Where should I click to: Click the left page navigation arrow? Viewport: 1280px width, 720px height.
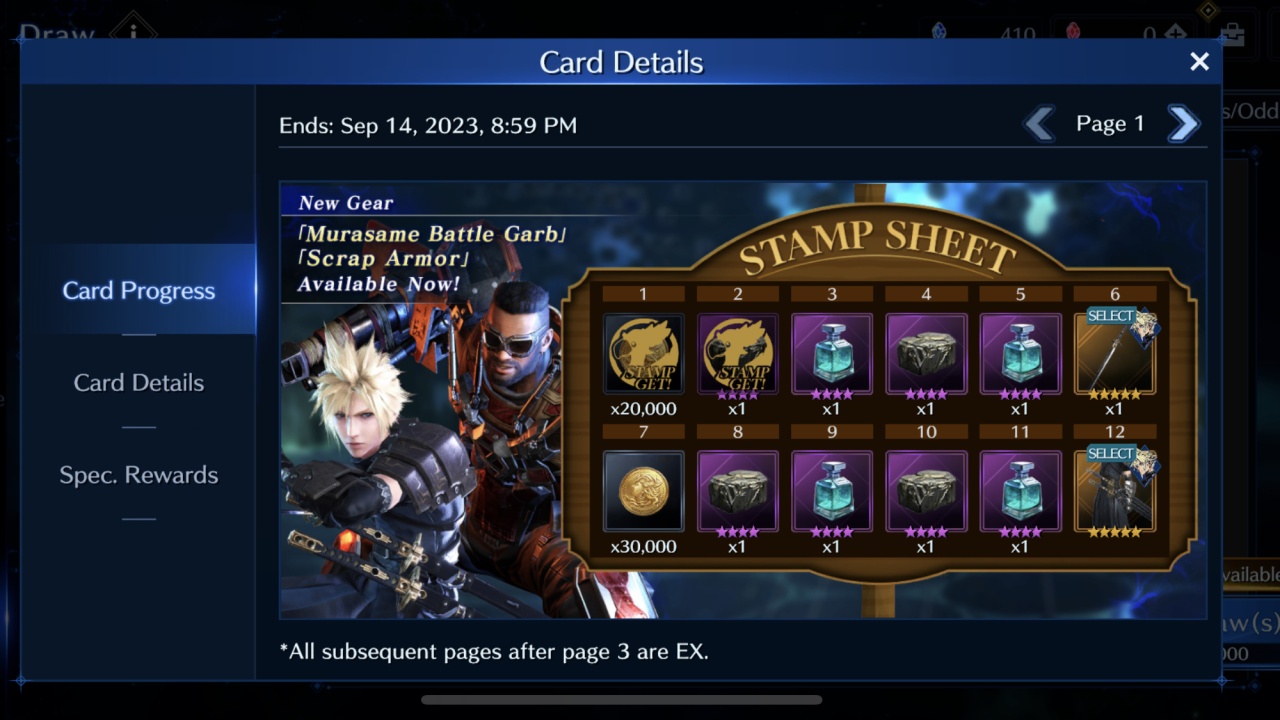pos(1040,123)
